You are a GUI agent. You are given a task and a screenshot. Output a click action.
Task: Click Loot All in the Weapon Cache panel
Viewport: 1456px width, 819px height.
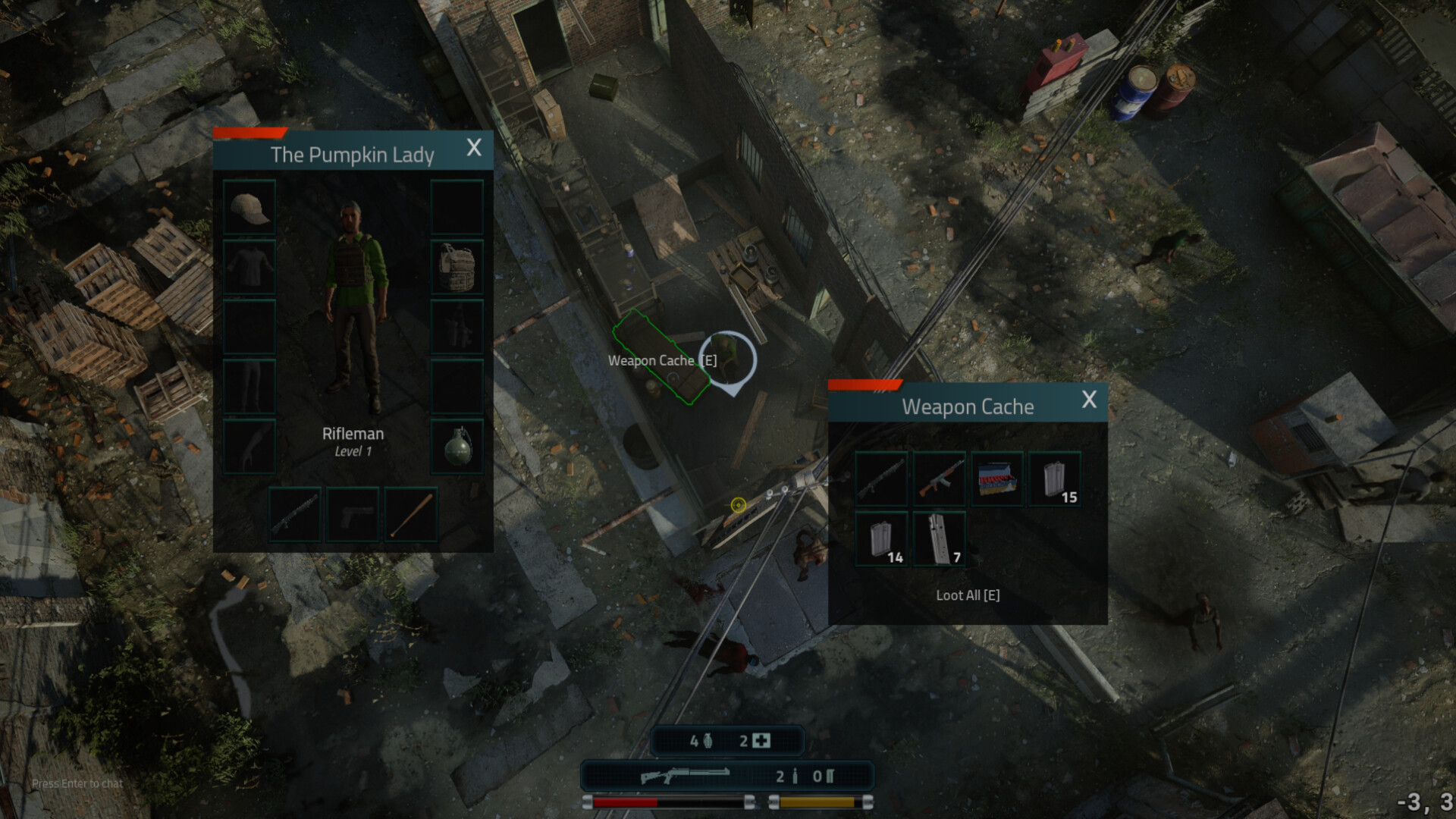coord(968,595)
